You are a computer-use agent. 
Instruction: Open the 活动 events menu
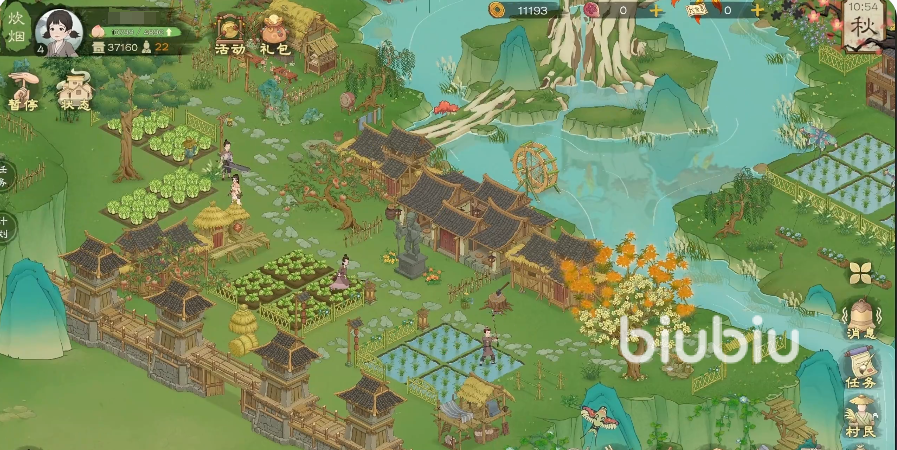(230, 35)
